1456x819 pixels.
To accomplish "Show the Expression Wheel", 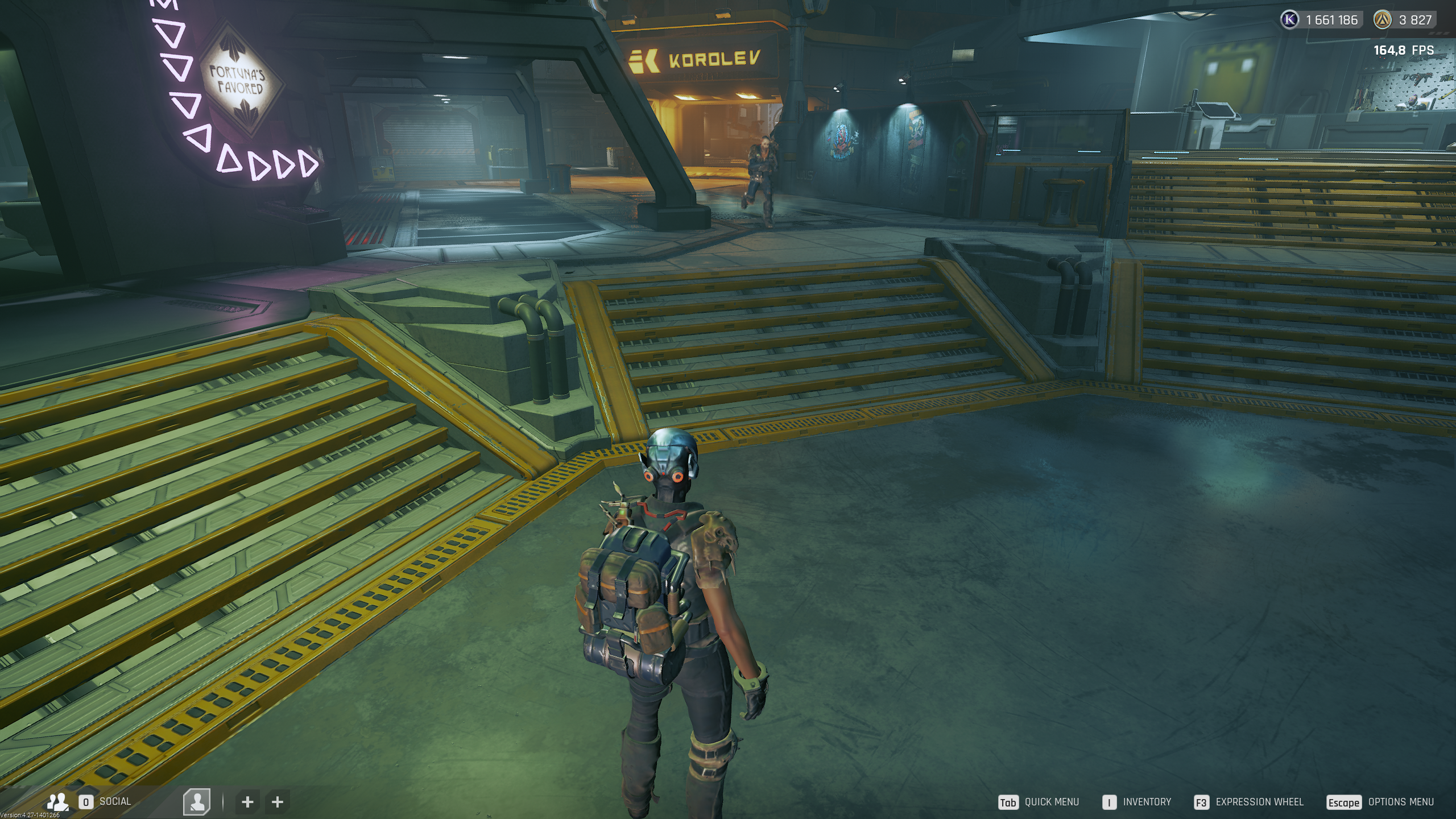I will tap(1259, 802).
